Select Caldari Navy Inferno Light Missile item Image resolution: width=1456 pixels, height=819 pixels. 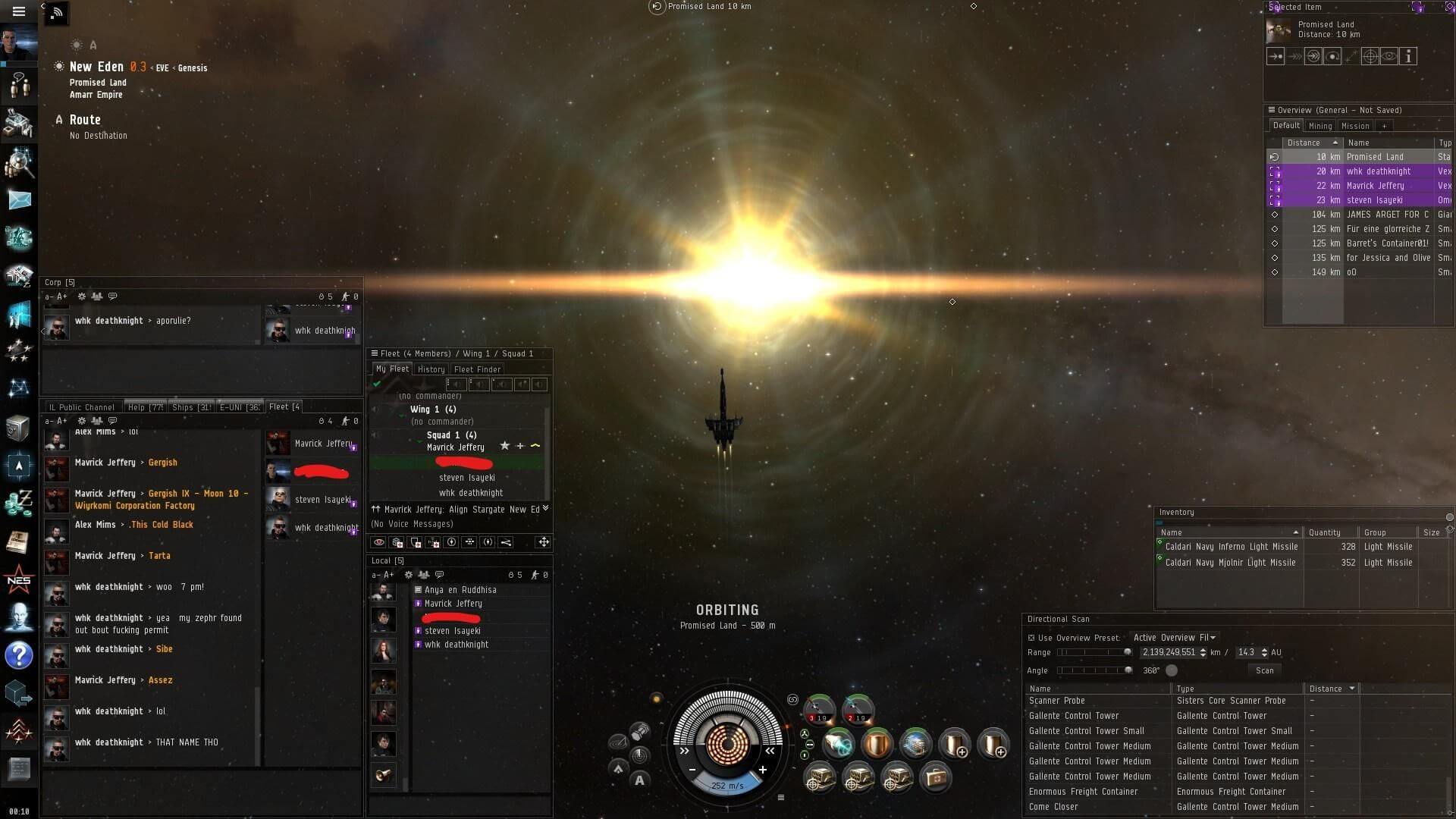1231,547
